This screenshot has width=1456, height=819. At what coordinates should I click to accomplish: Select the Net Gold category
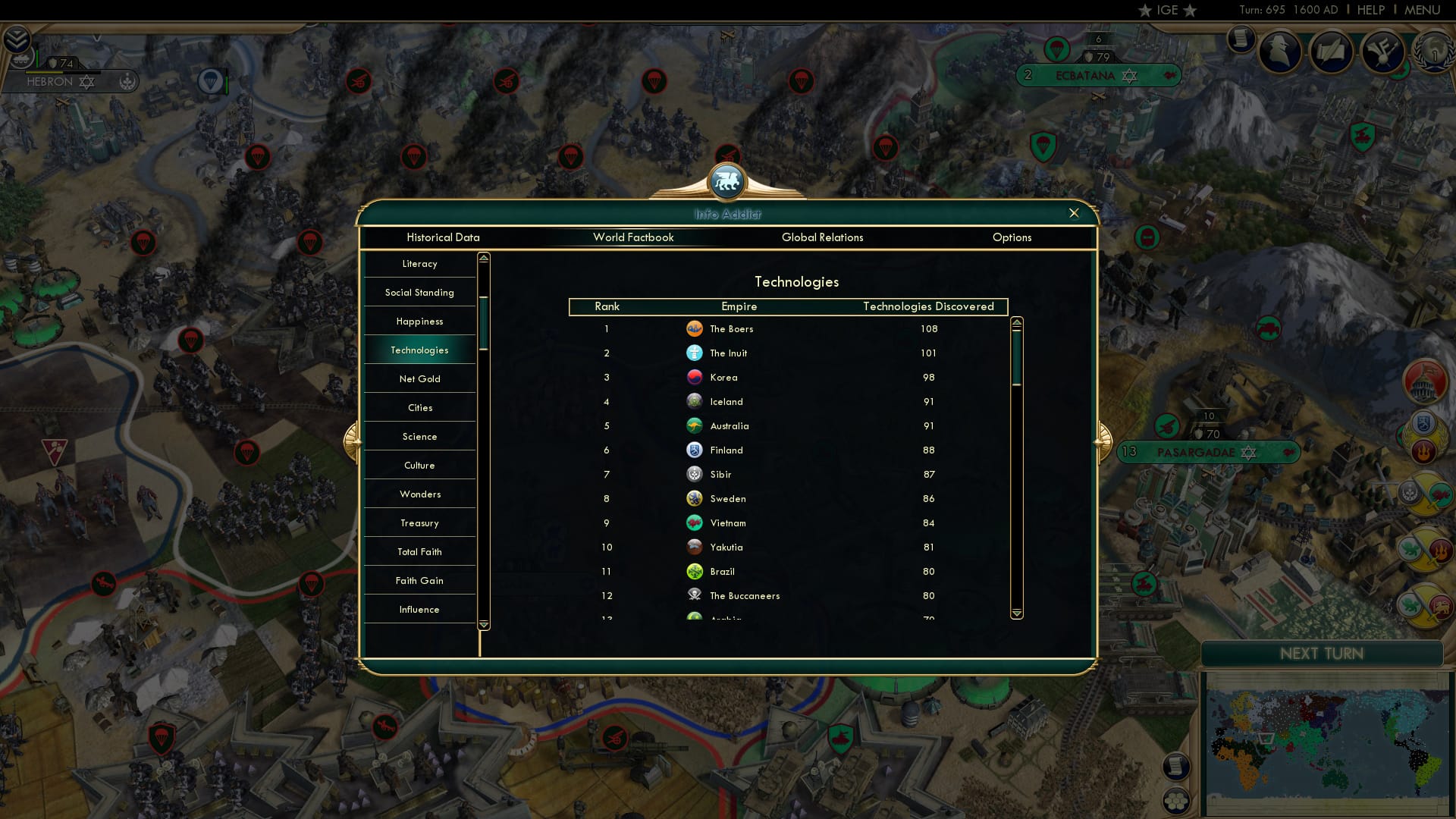tap(419, 378)
